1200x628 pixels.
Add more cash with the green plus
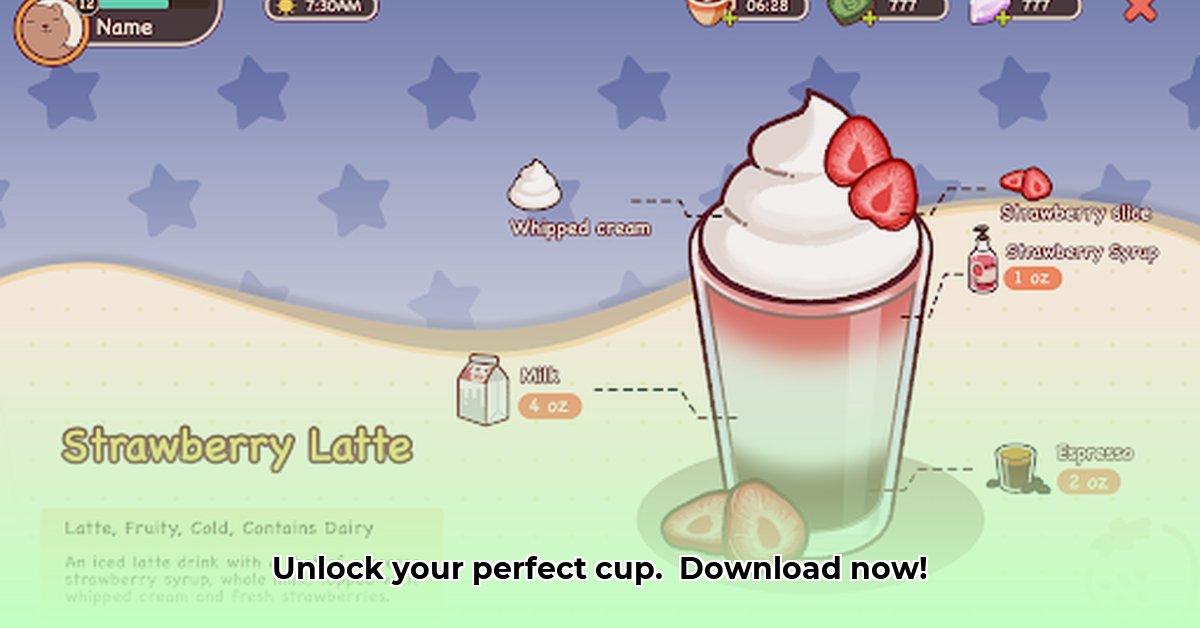[868, 19]
